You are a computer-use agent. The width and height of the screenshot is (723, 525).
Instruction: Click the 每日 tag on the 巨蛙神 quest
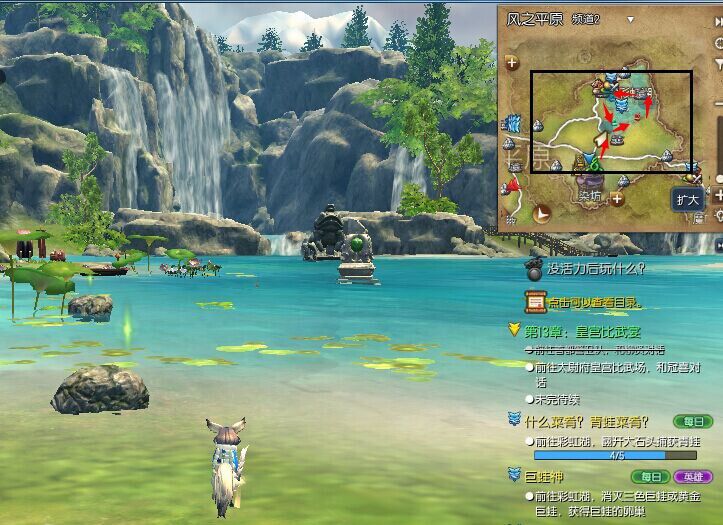click(651, 477)
